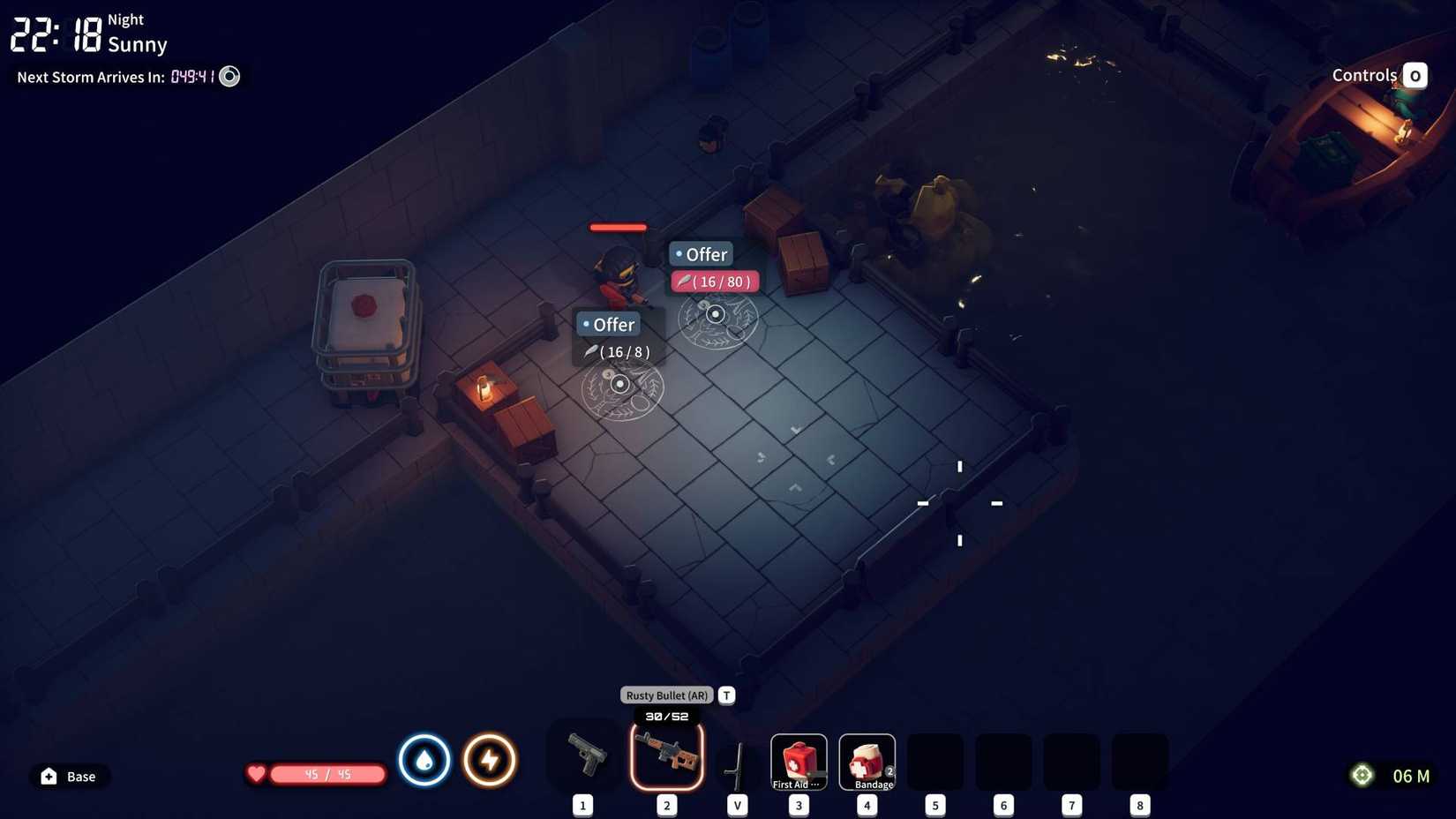Click the 30/52 ammo counter

[666, 717]
